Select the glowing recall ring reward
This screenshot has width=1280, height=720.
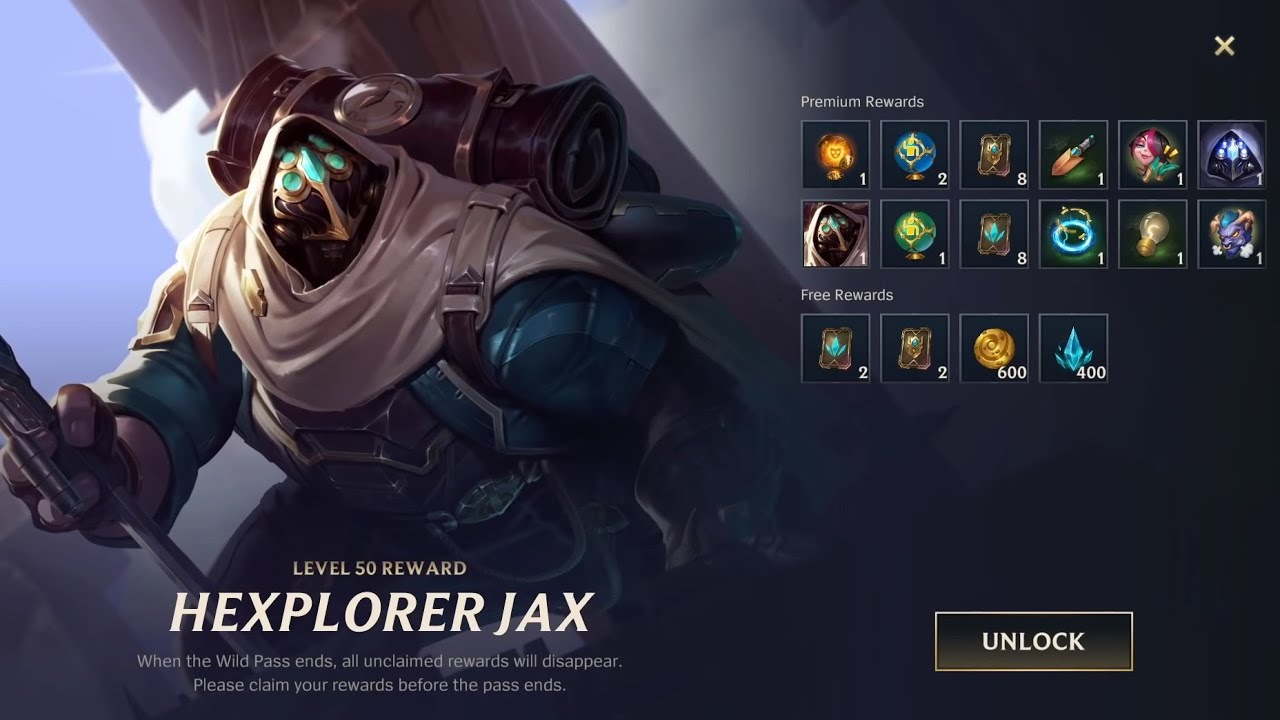(1073, 233)
